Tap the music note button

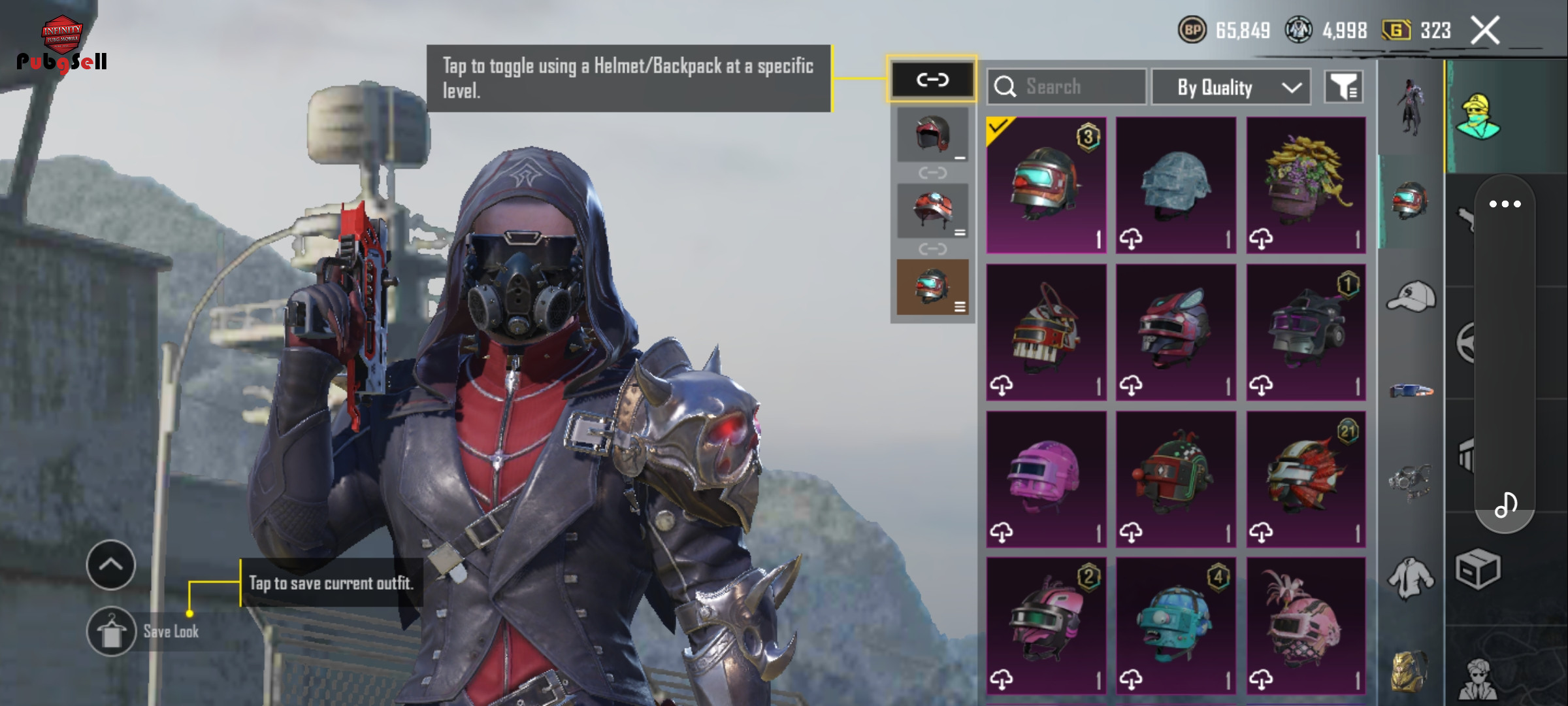tap(1505, 505)
